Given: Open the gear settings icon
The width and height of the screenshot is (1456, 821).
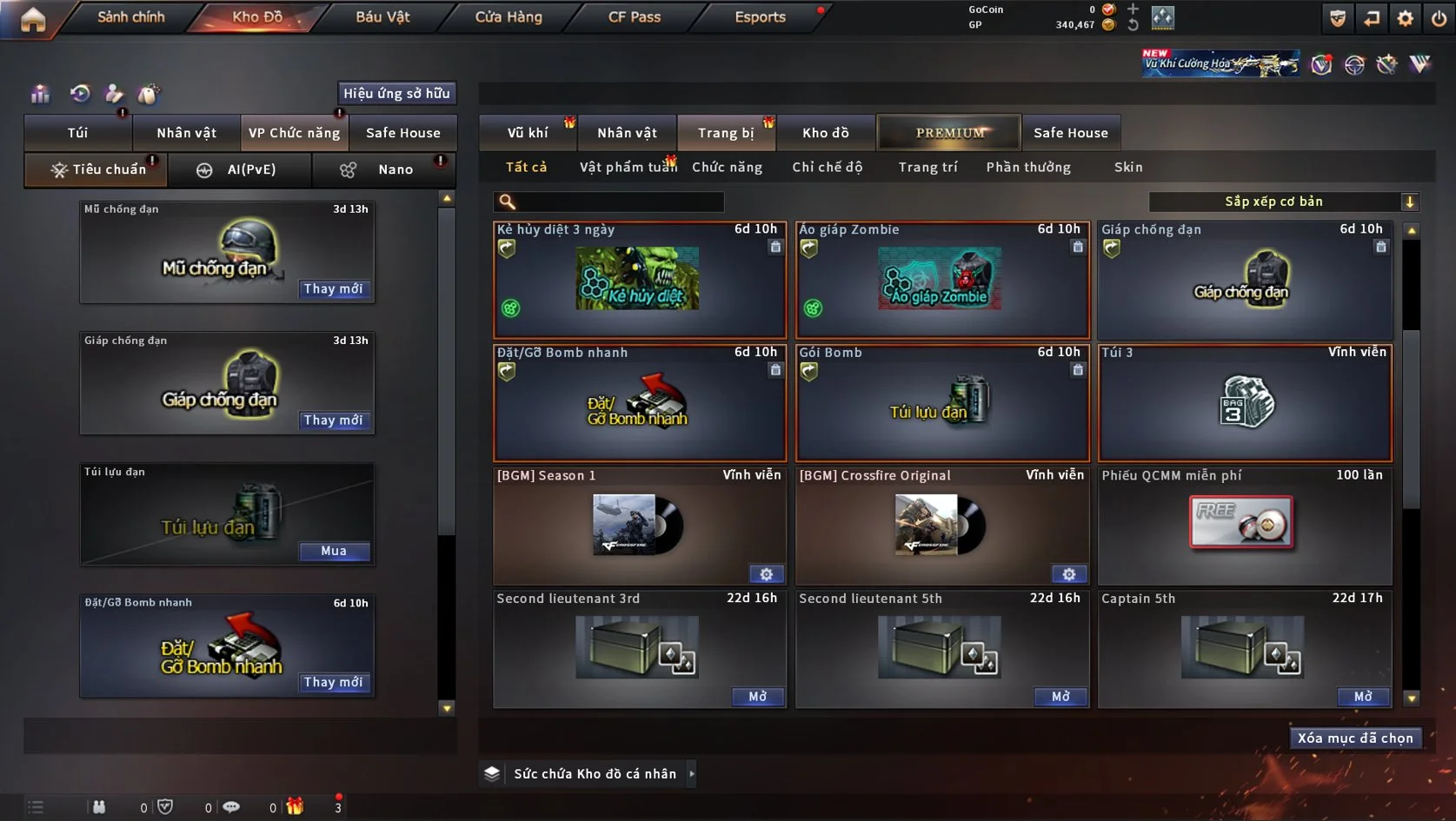Looking at the screenshot, I should click(x=1405, y=18).
